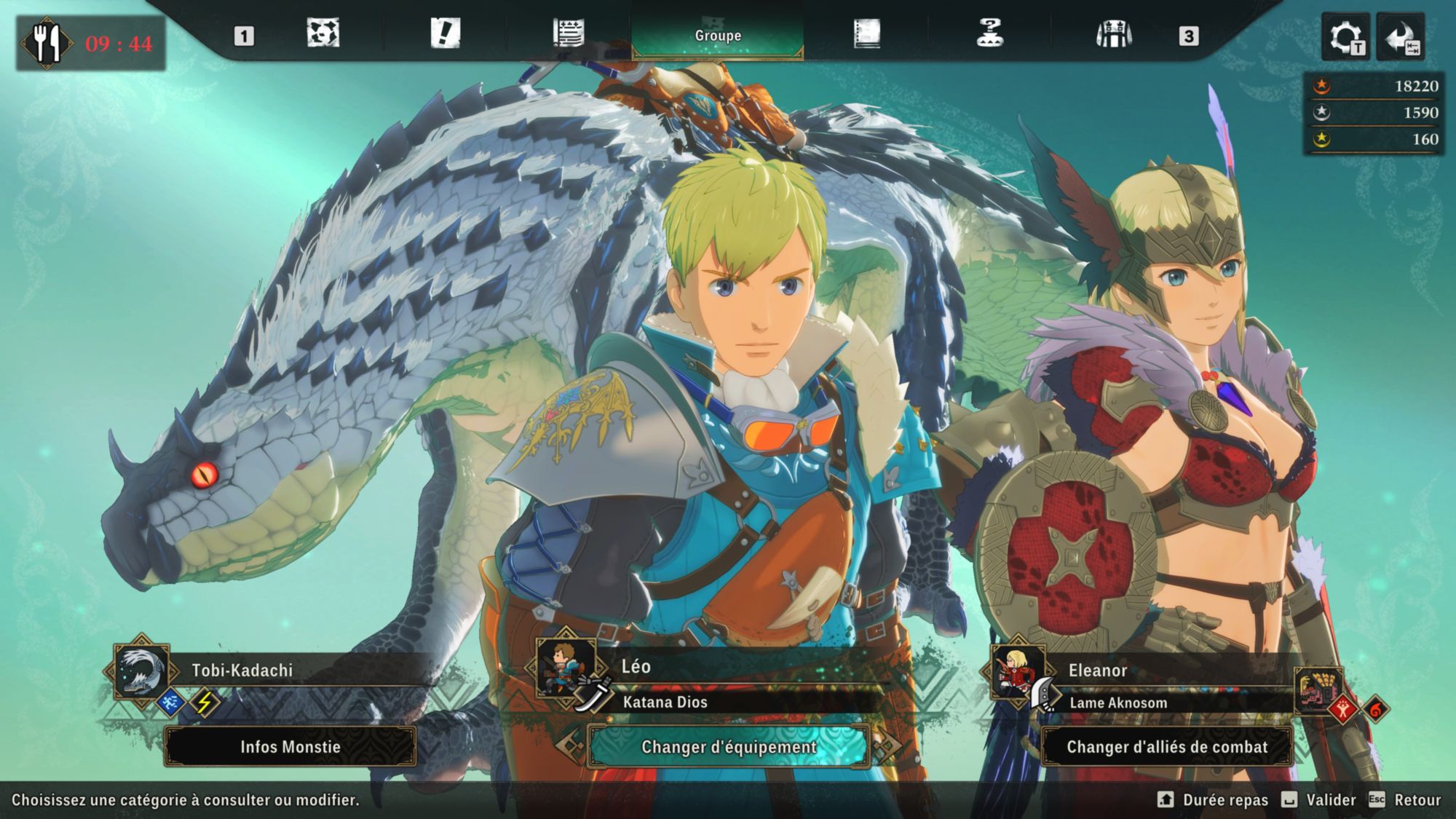Select Léo's character portrait
Screen dimensions: 1456x819
pos(565,668)
